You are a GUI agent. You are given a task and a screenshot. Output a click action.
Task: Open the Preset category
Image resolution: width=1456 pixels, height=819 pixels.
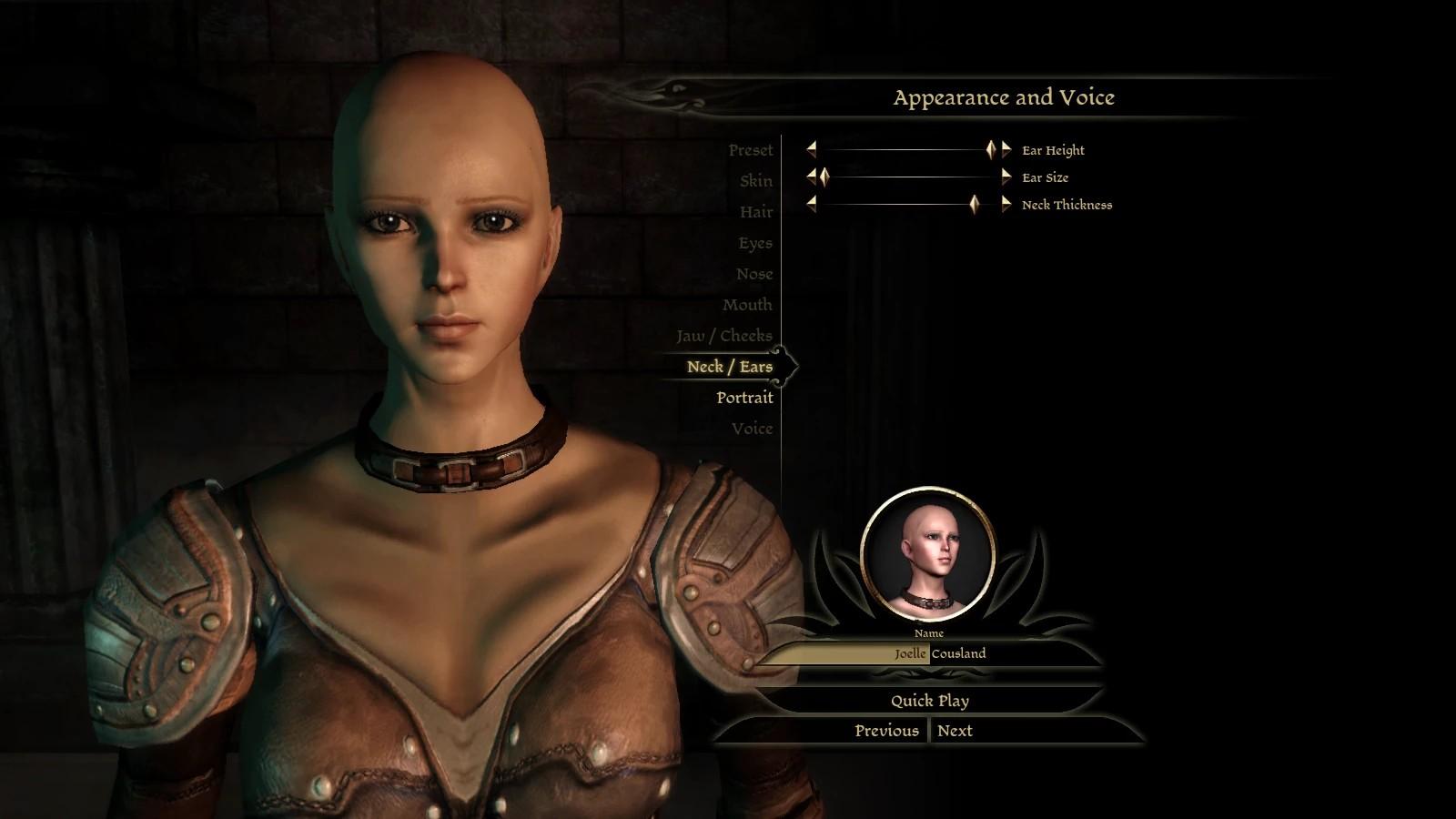point(750,150)
